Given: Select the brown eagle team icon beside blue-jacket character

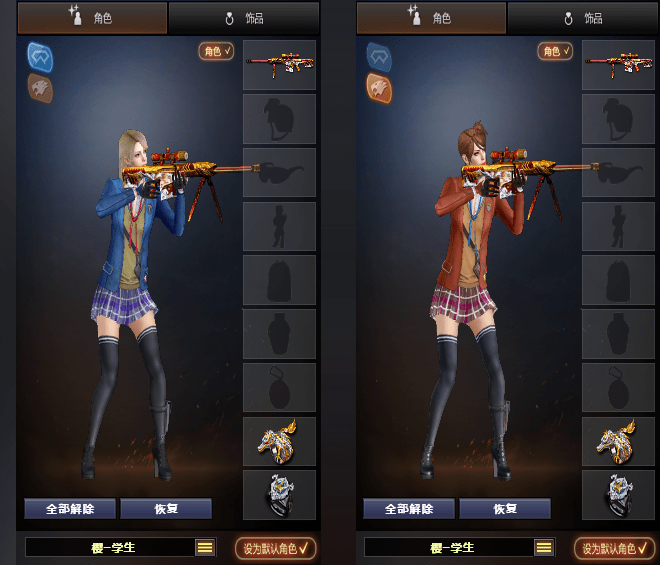Looking at the screenshot, I should [x=40, y=88].
